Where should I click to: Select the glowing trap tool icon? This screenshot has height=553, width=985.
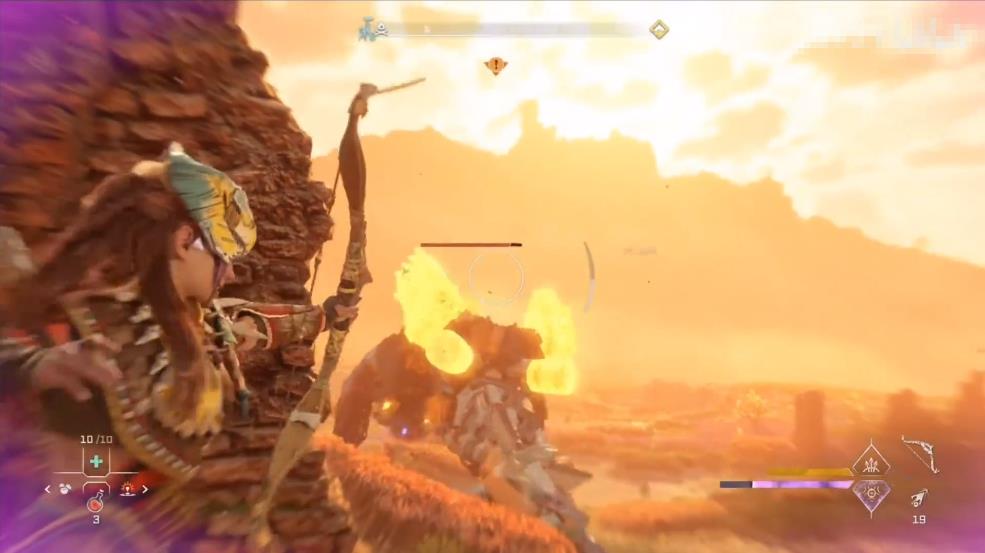coord(128,489)
